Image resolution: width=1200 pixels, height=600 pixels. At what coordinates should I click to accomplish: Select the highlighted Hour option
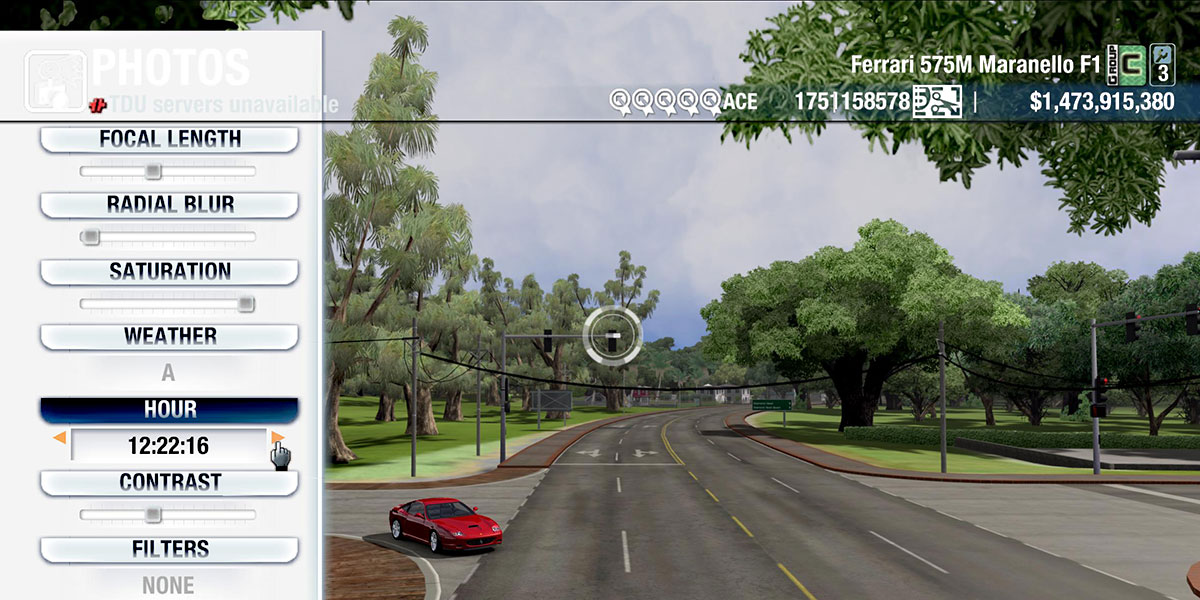click(169, 410)
